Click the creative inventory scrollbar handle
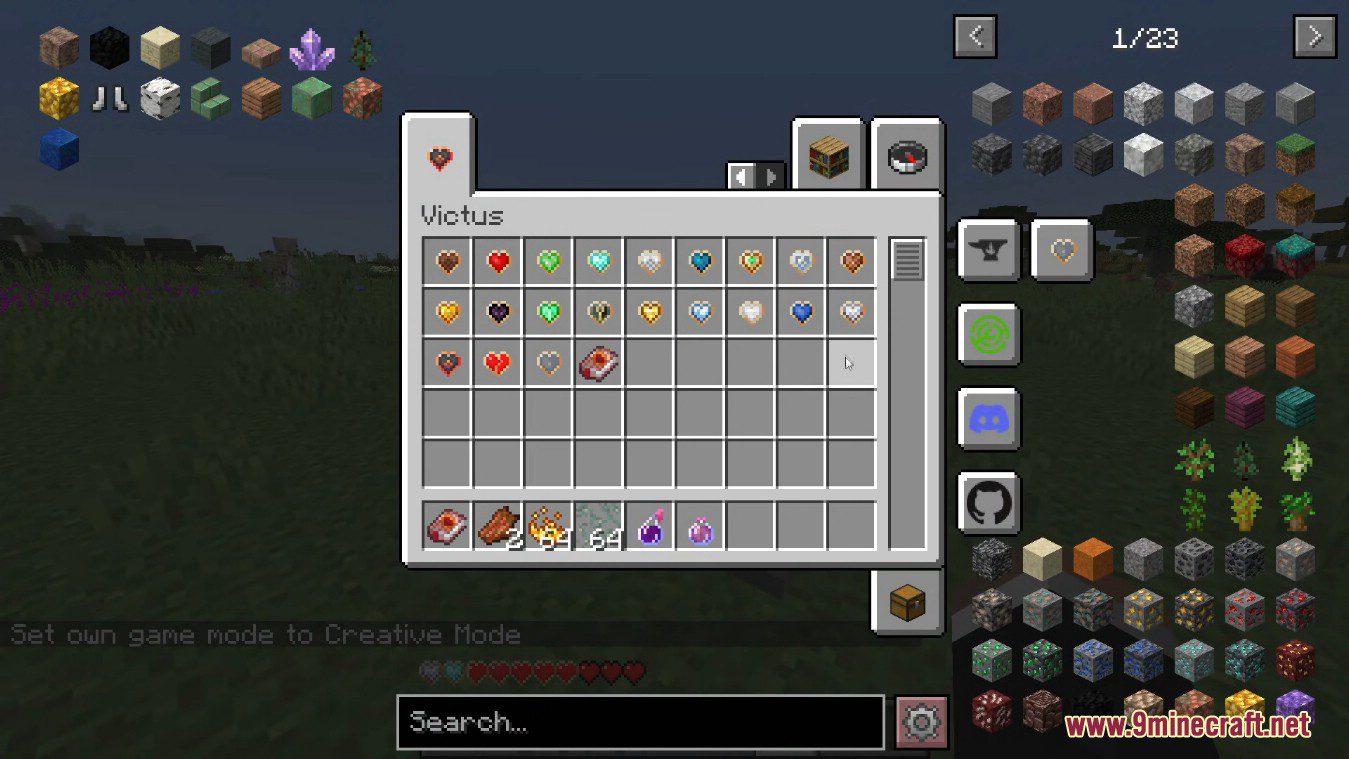 (x=907, y=260)
